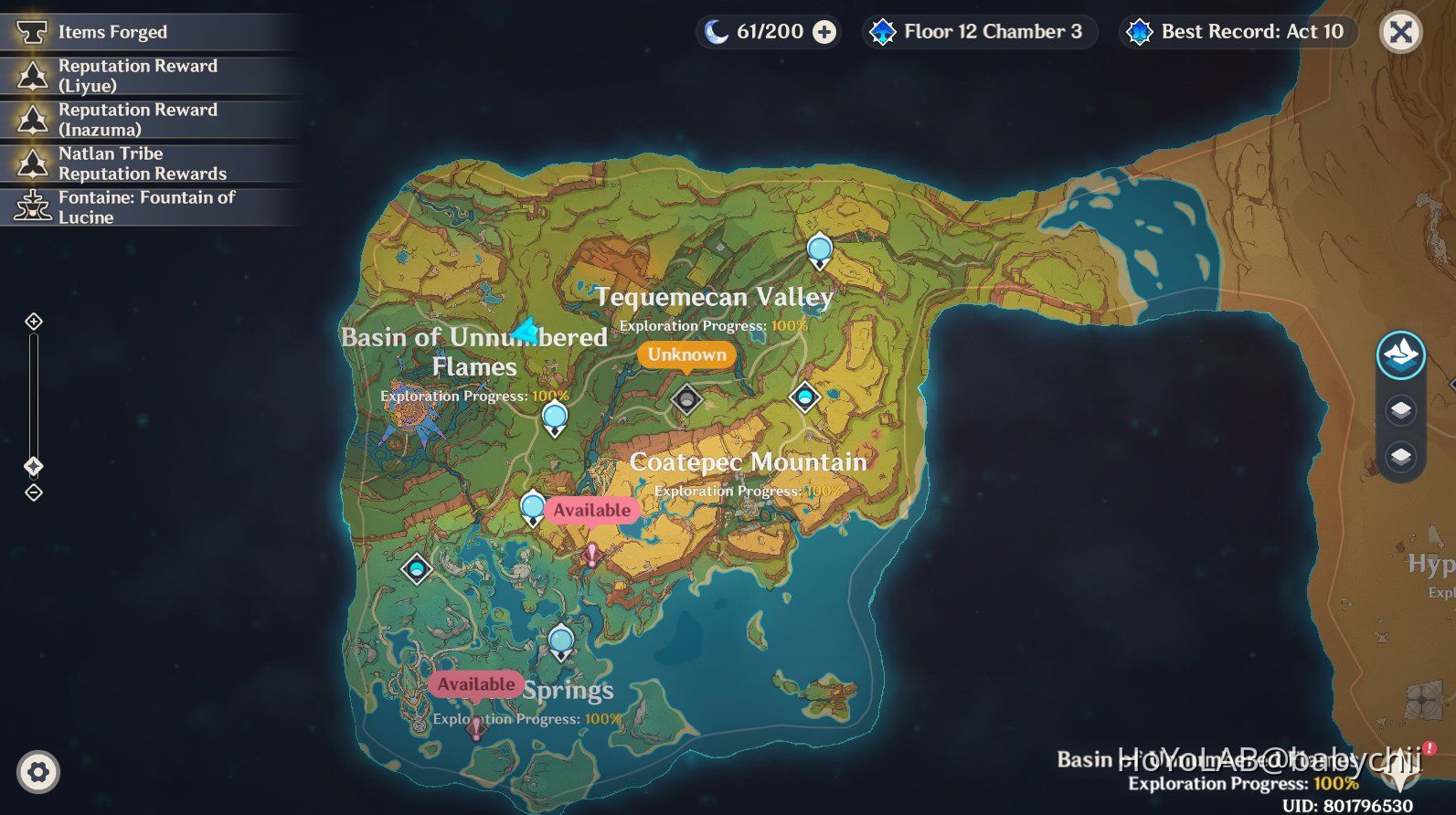This screenshot has height=815, width=1456.
Task: Toggle the middle map layer option
Action: pos(1401,408)
